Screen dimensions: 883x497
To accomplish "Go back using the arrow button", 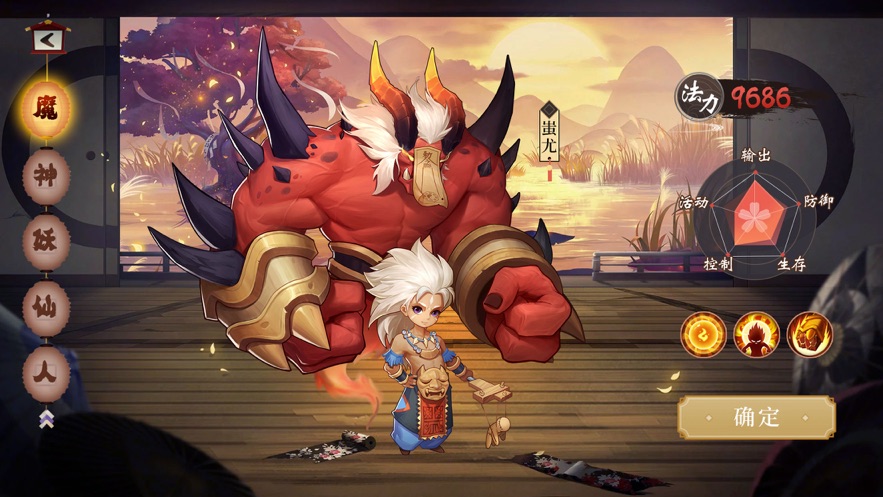I will tap(46, 40).
